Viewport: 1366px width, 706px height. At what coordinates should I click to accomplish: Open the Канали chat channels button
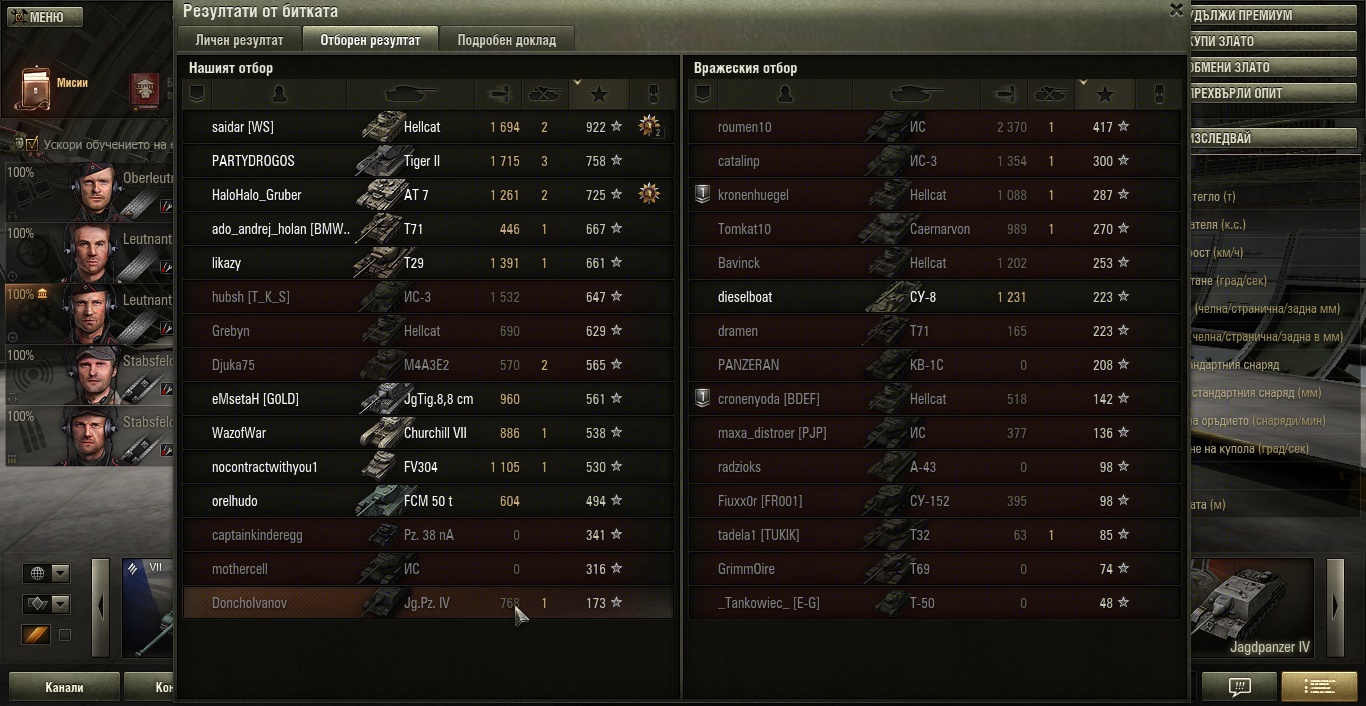64,688
